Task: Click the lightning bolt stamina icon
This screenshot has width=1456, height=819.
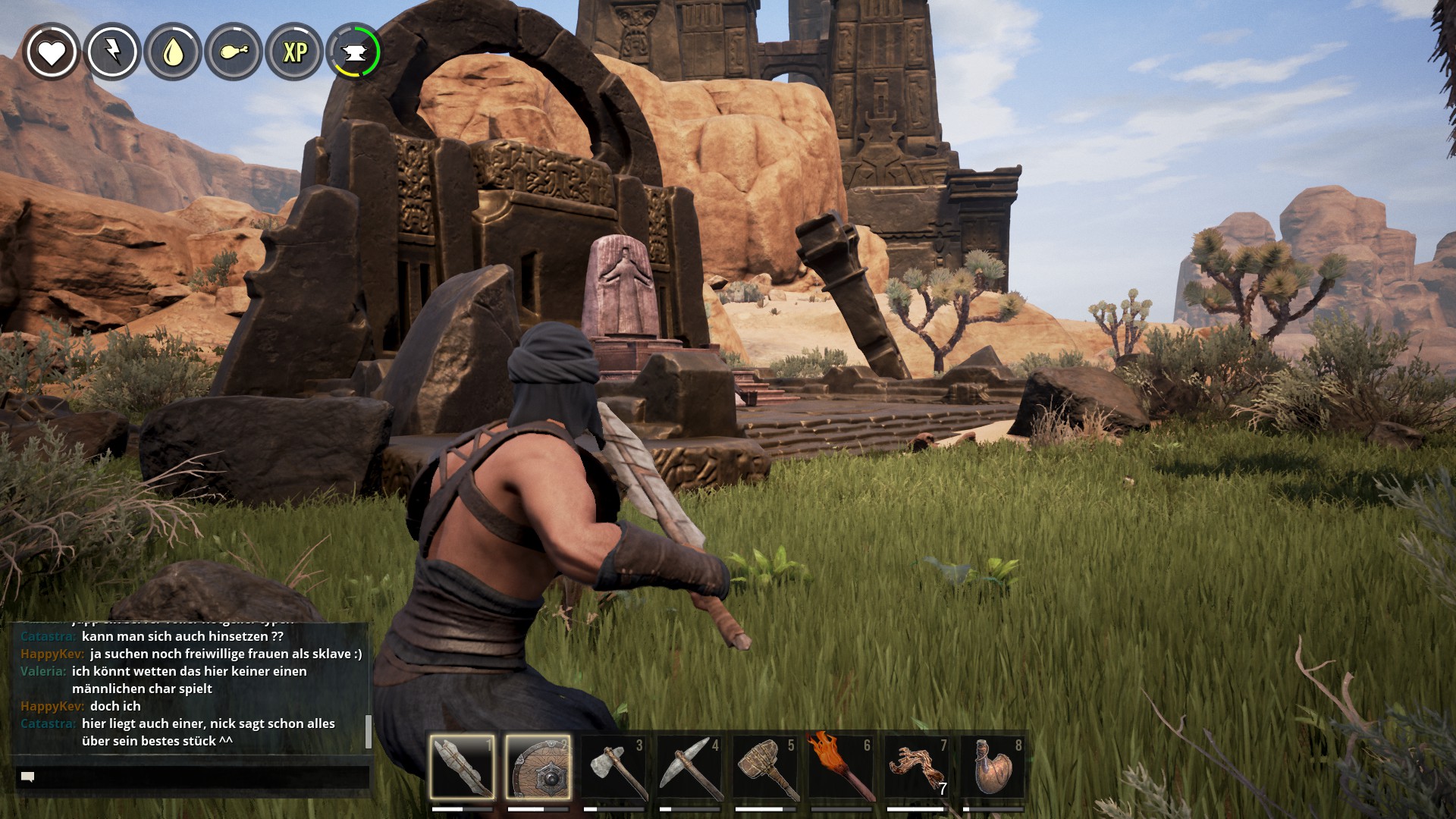Action: pos(112,52)
